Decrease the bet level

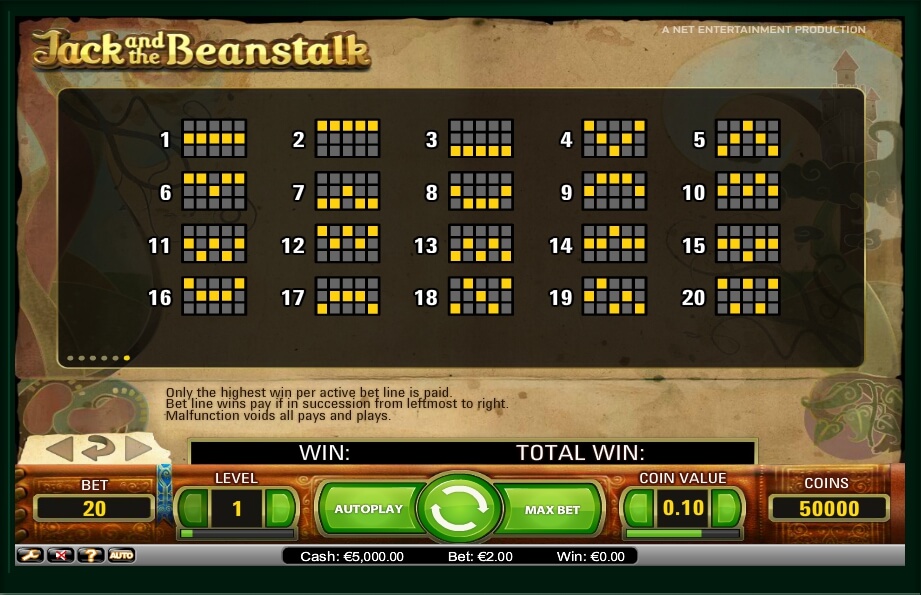tap(194, 509)
